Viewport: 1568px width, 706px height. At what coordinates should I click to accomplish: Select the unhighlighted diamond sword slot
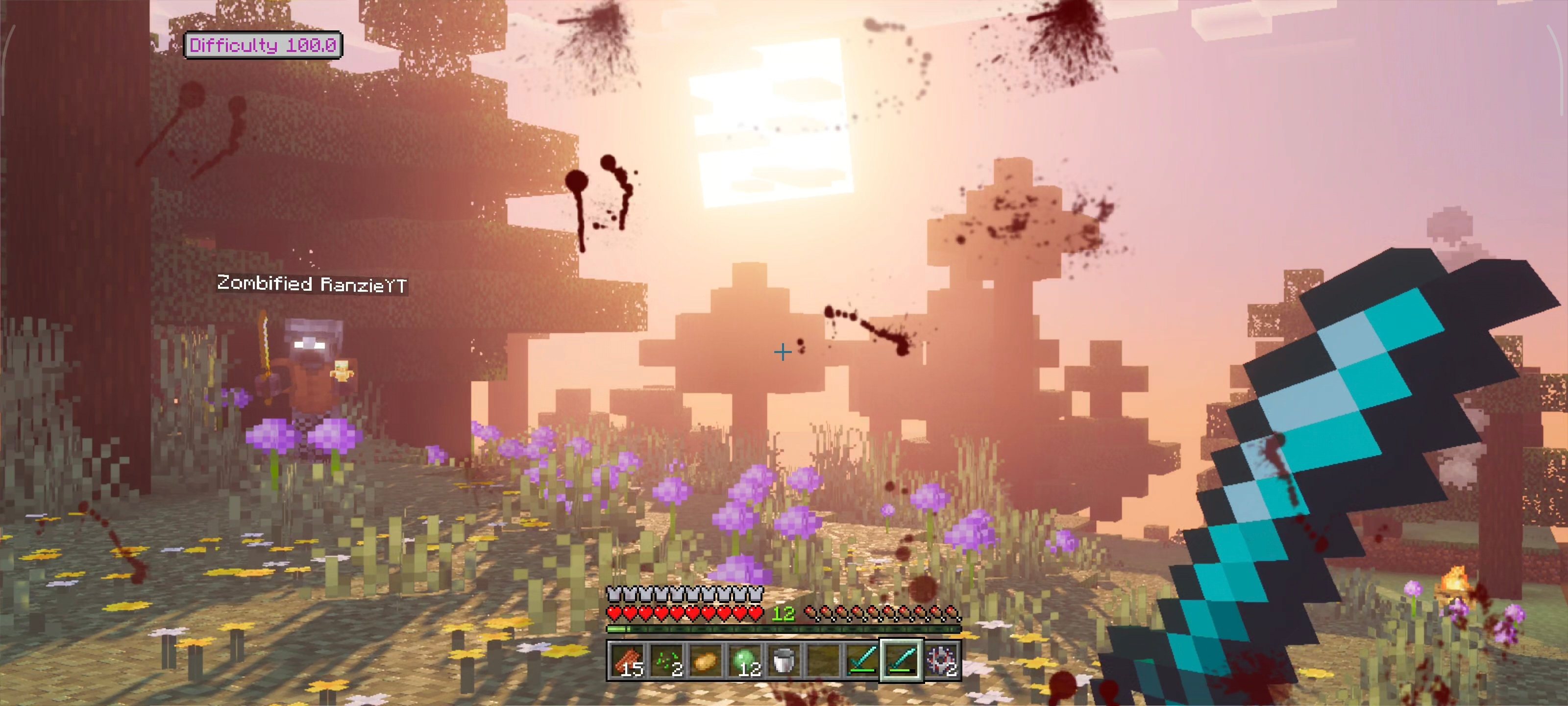click(x=862, y=660)
